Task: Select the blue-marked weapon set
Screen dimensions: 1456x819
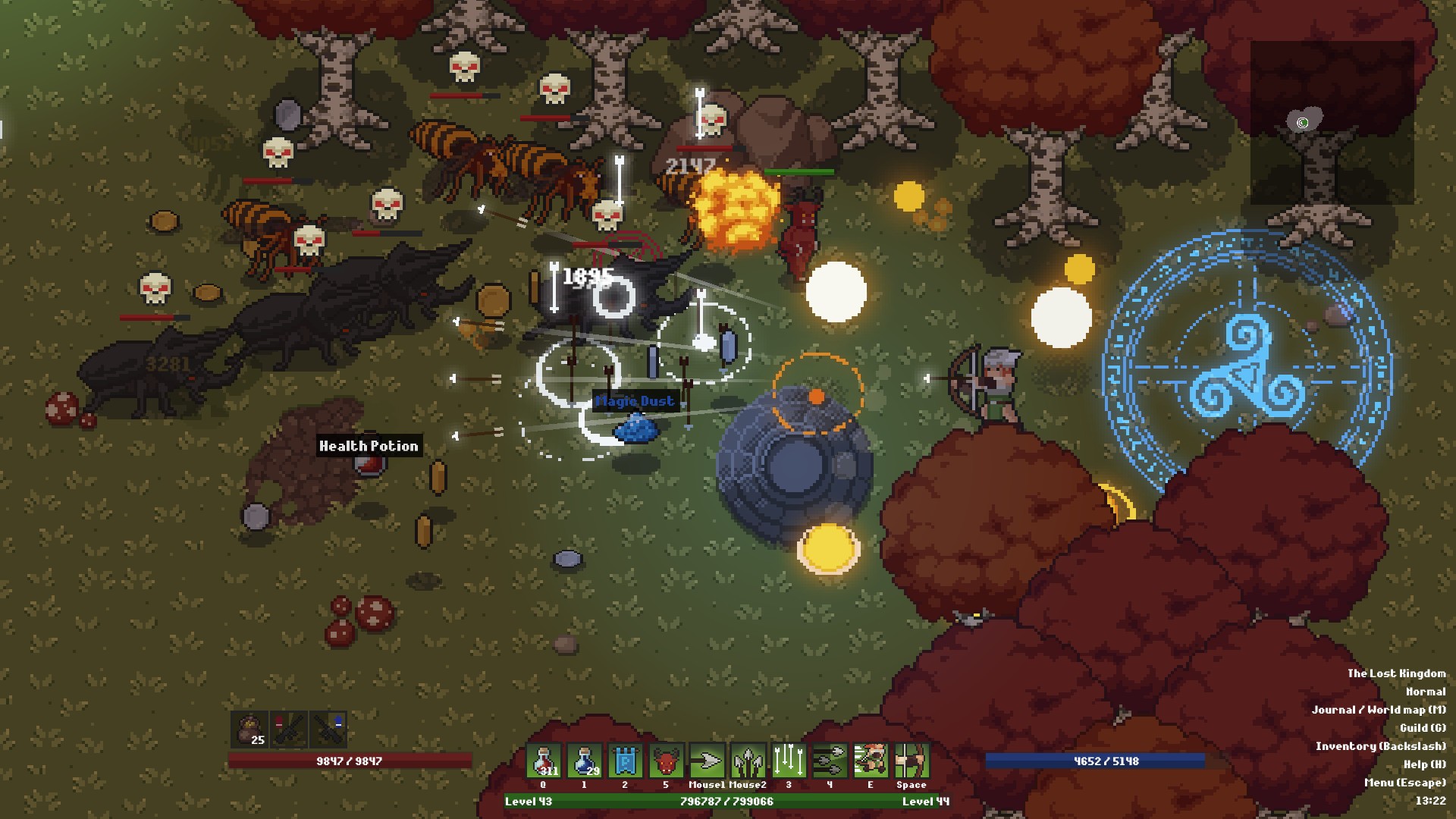Action: tap(329, 730)
